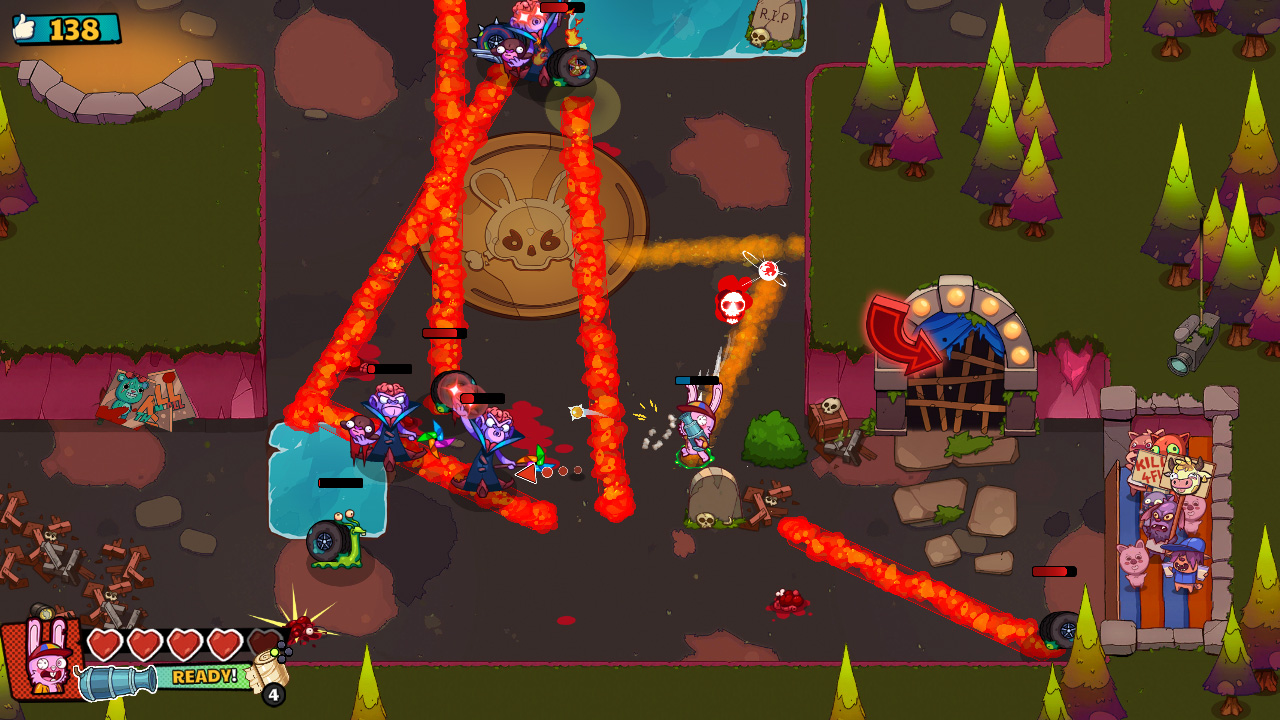Click the player bunny character in the arena
The height and width of the screenshot is (720, 1280).
click(x=698, y=430)
